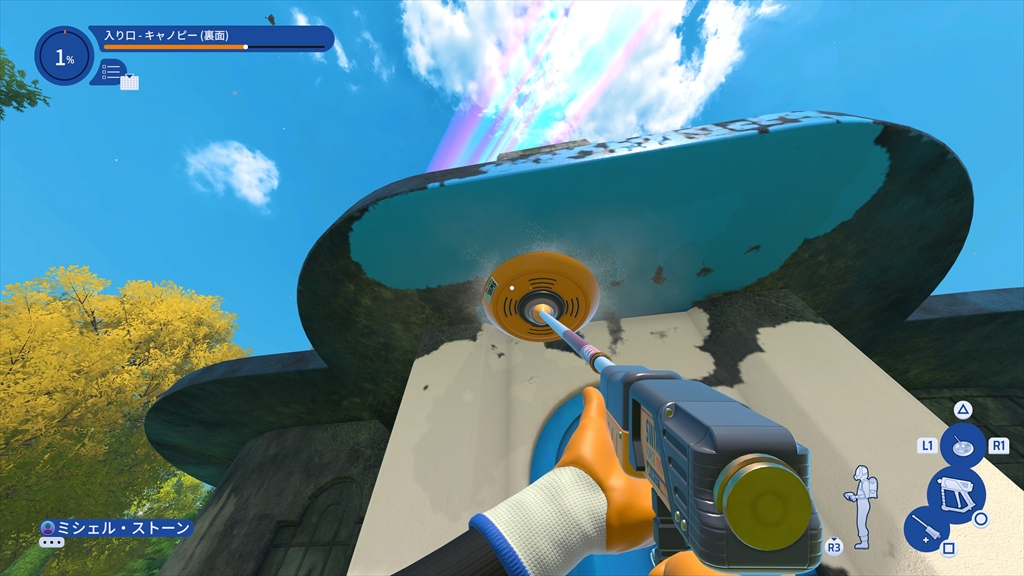Toggle the standing stance figure icon
The width and height of the screenshot is (1024, 576).
coord(861,505)
